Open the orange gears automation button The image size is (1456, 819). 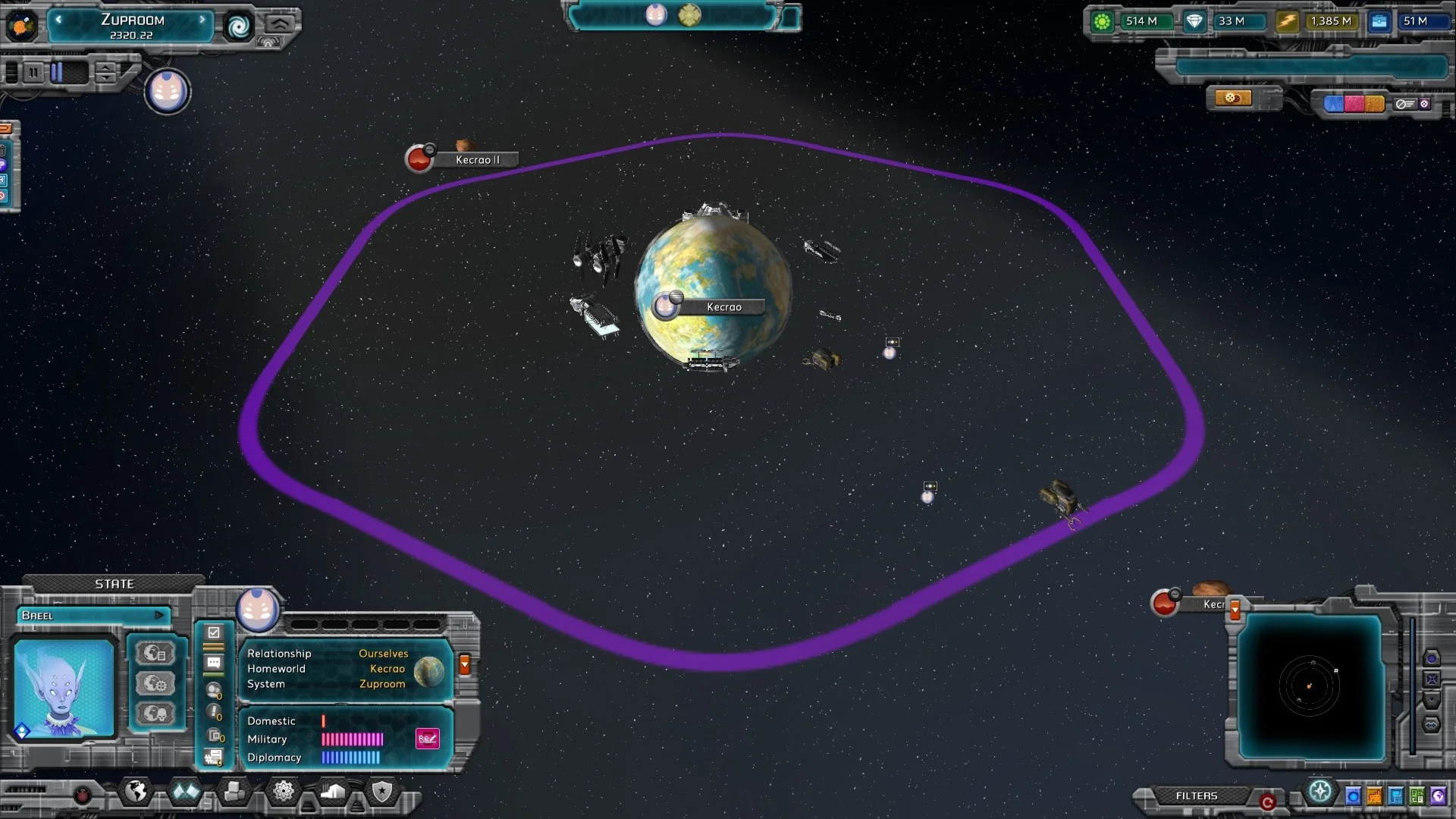click(1233, 99)
